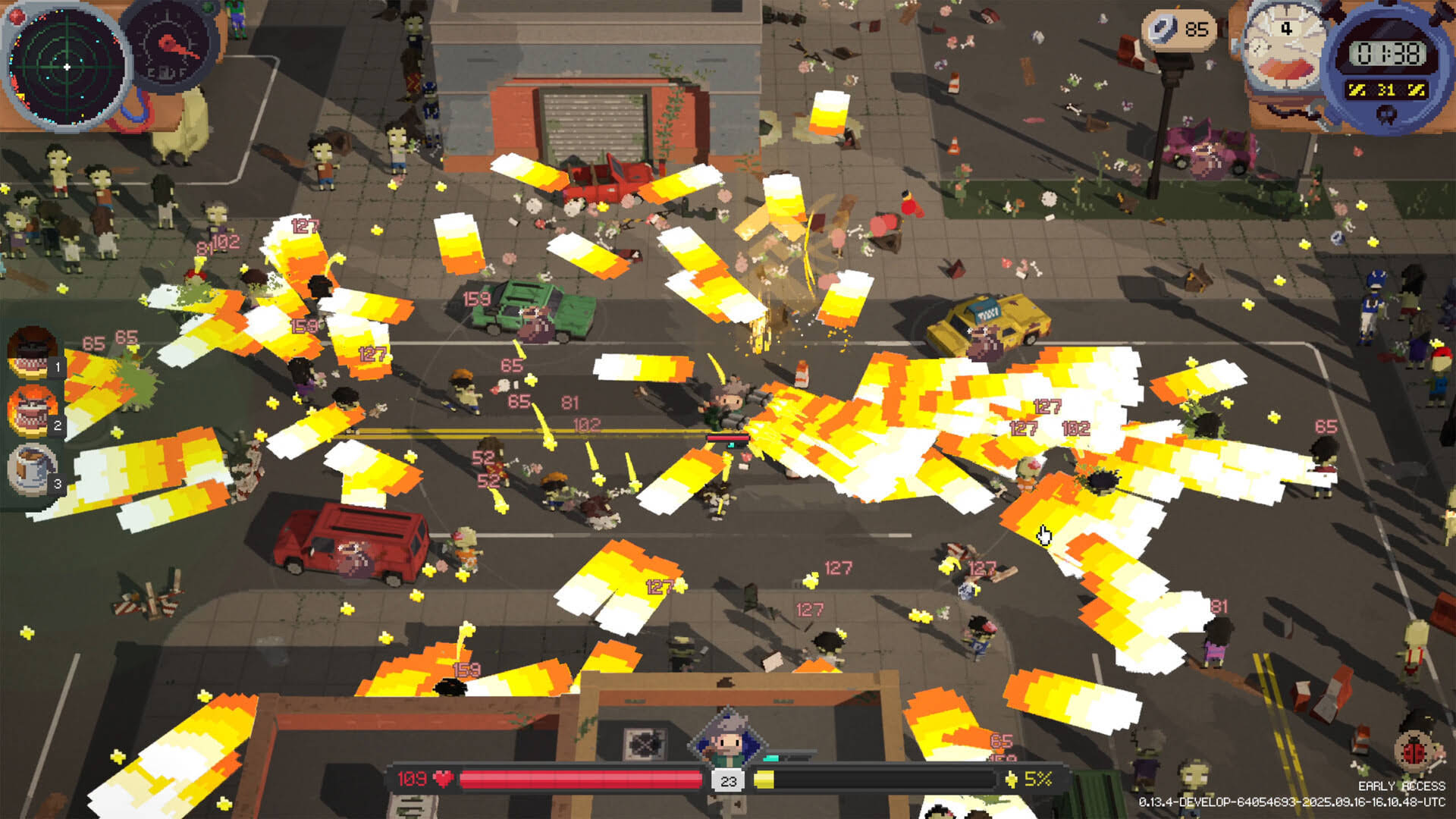This screenshot has height=819, width=1456.
Task: Click the red health progress bar
Action: (x=582, y=779)
